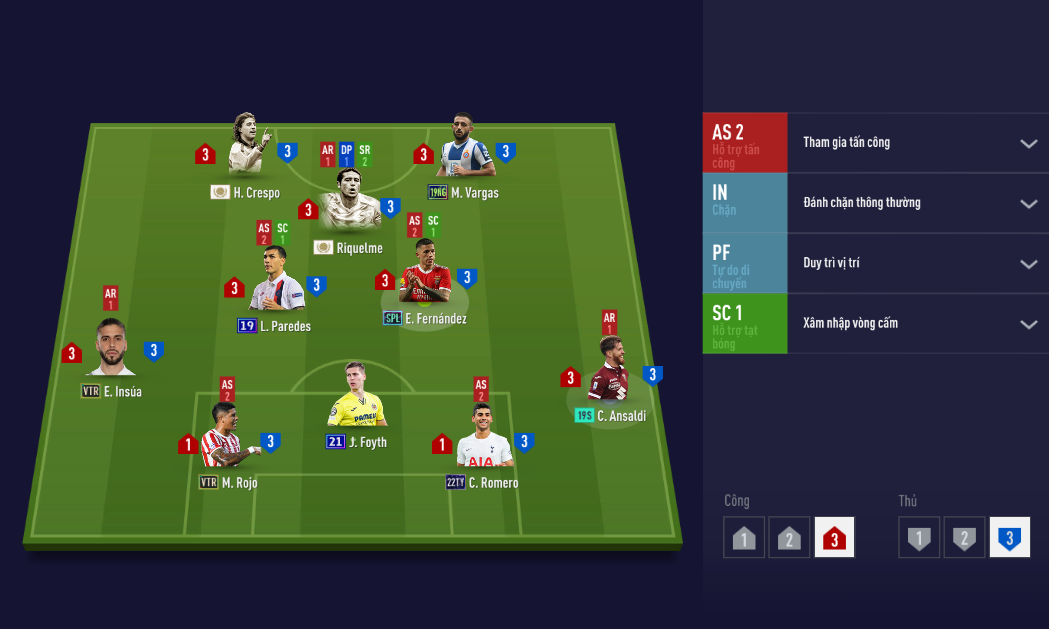
Task: Expand the IN 'Đánh chặn thông thường' dropdown
Action: click(x=1028, y=203)
